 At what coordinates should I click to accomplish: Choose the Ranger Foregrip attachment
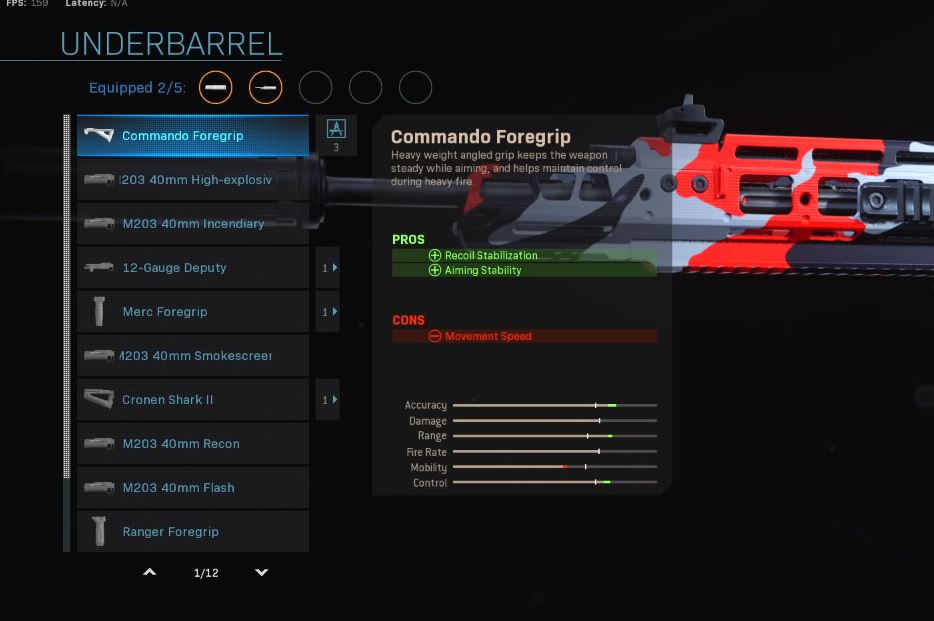point(192,532)
